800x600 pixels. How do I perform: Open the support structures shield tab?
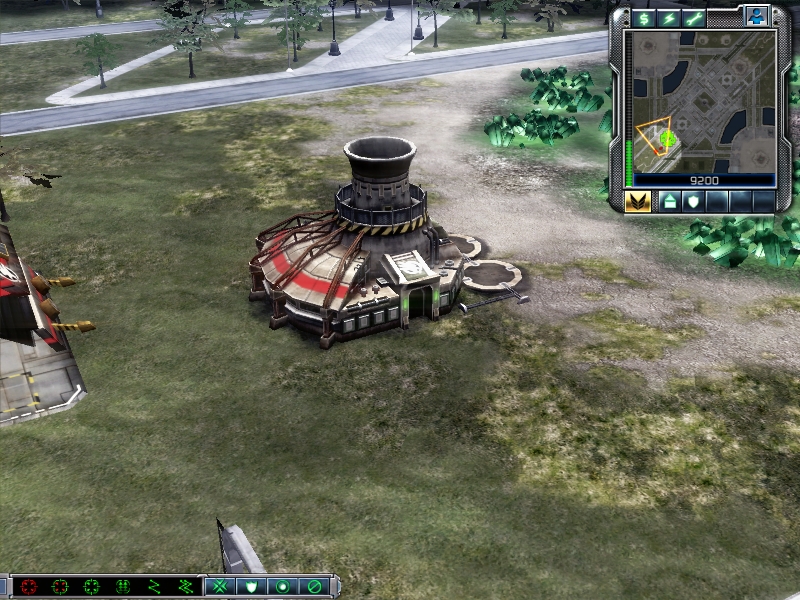click(693, 201)
